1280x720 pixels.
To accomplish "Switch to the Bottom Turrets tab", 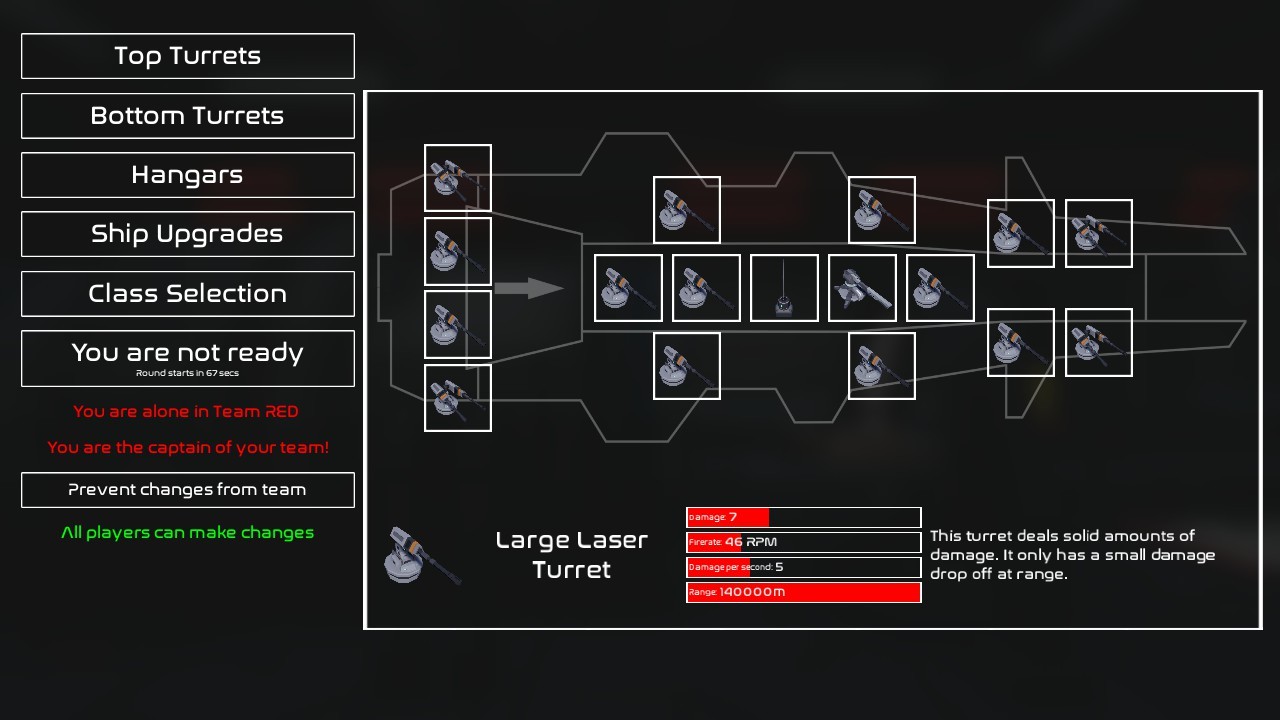I will coord(187,116).
